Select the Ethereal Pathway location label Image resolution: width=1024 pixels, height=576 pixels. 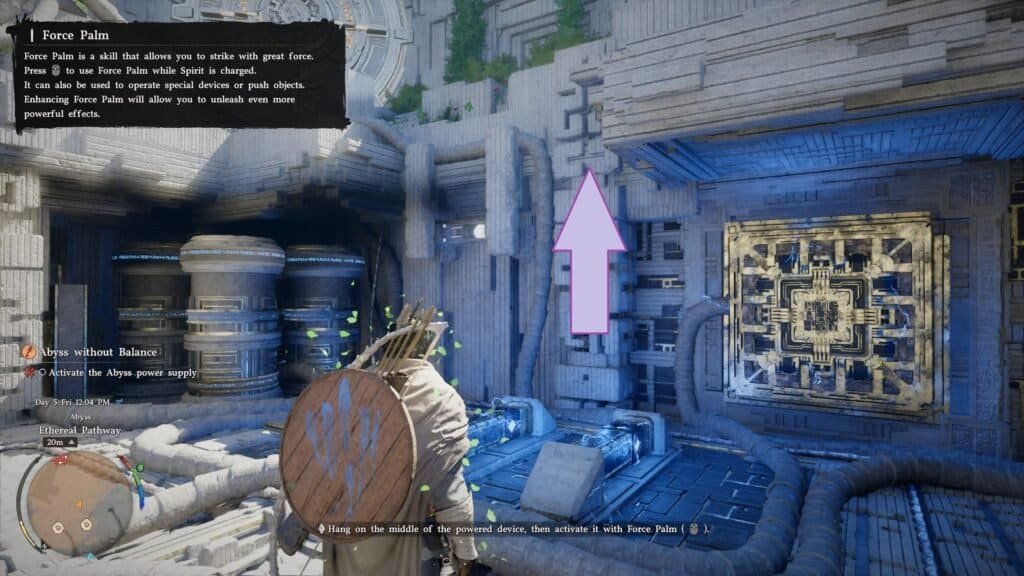pos(80,430)
